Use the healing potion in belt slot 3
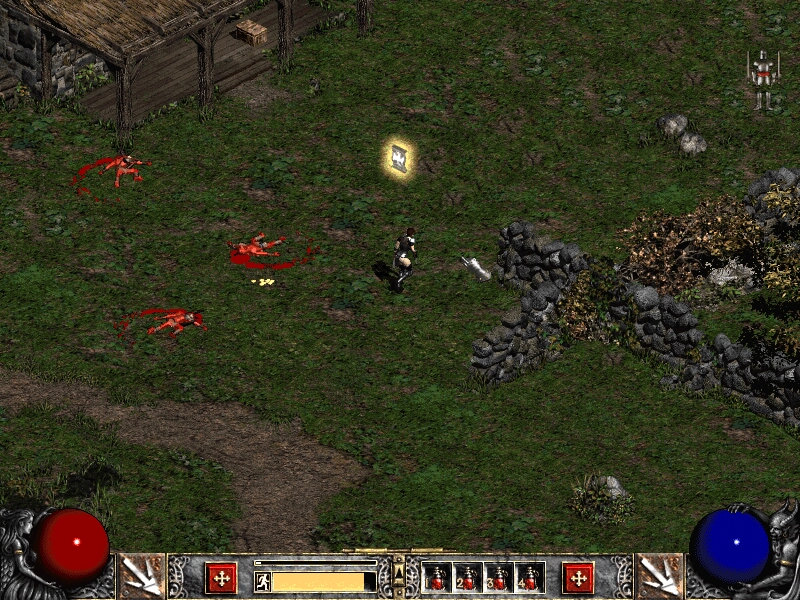The height and width of the screenshot is (600, 800). (x=498, y=577)
